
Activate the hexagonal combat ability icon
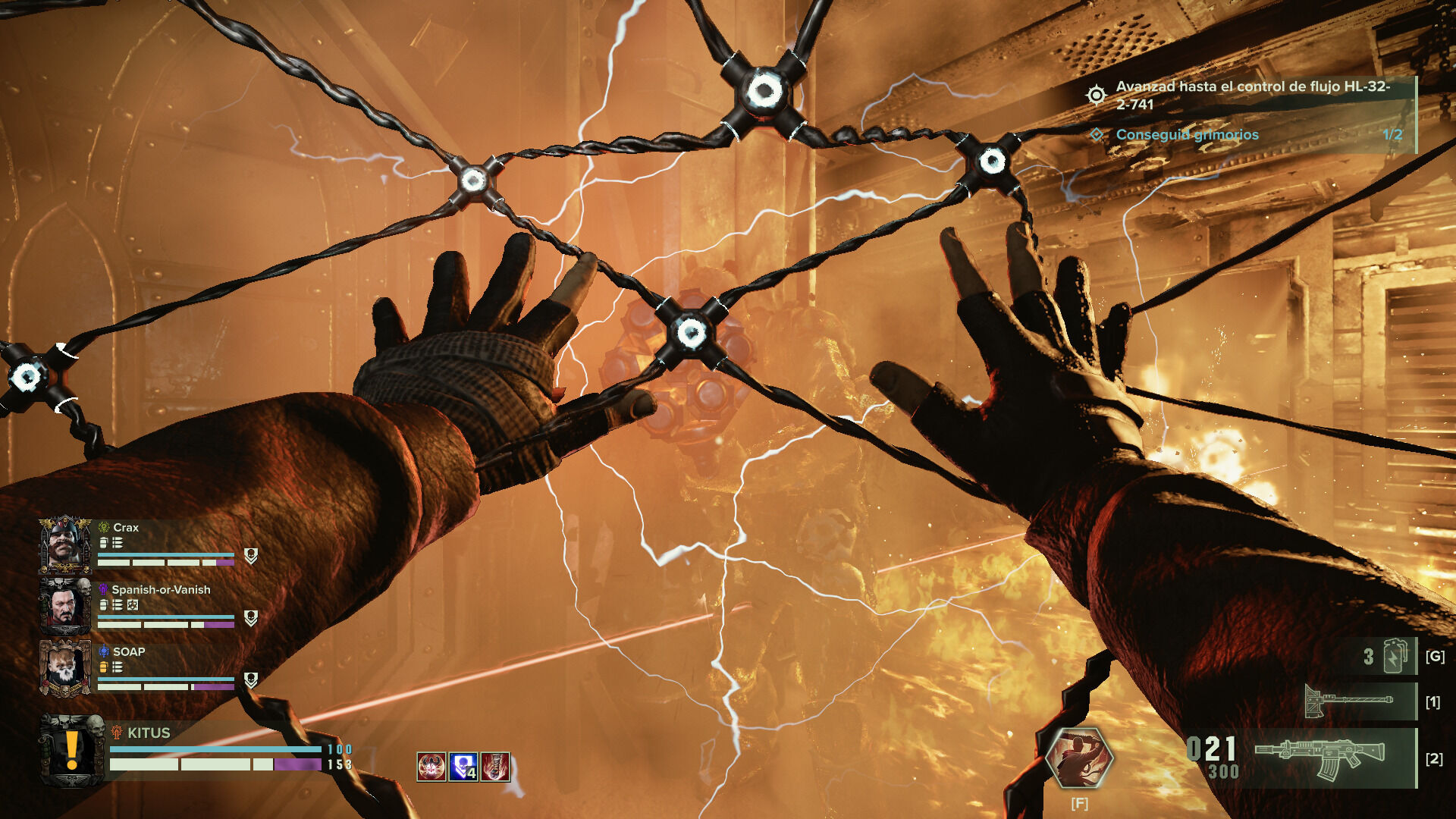1079,757
